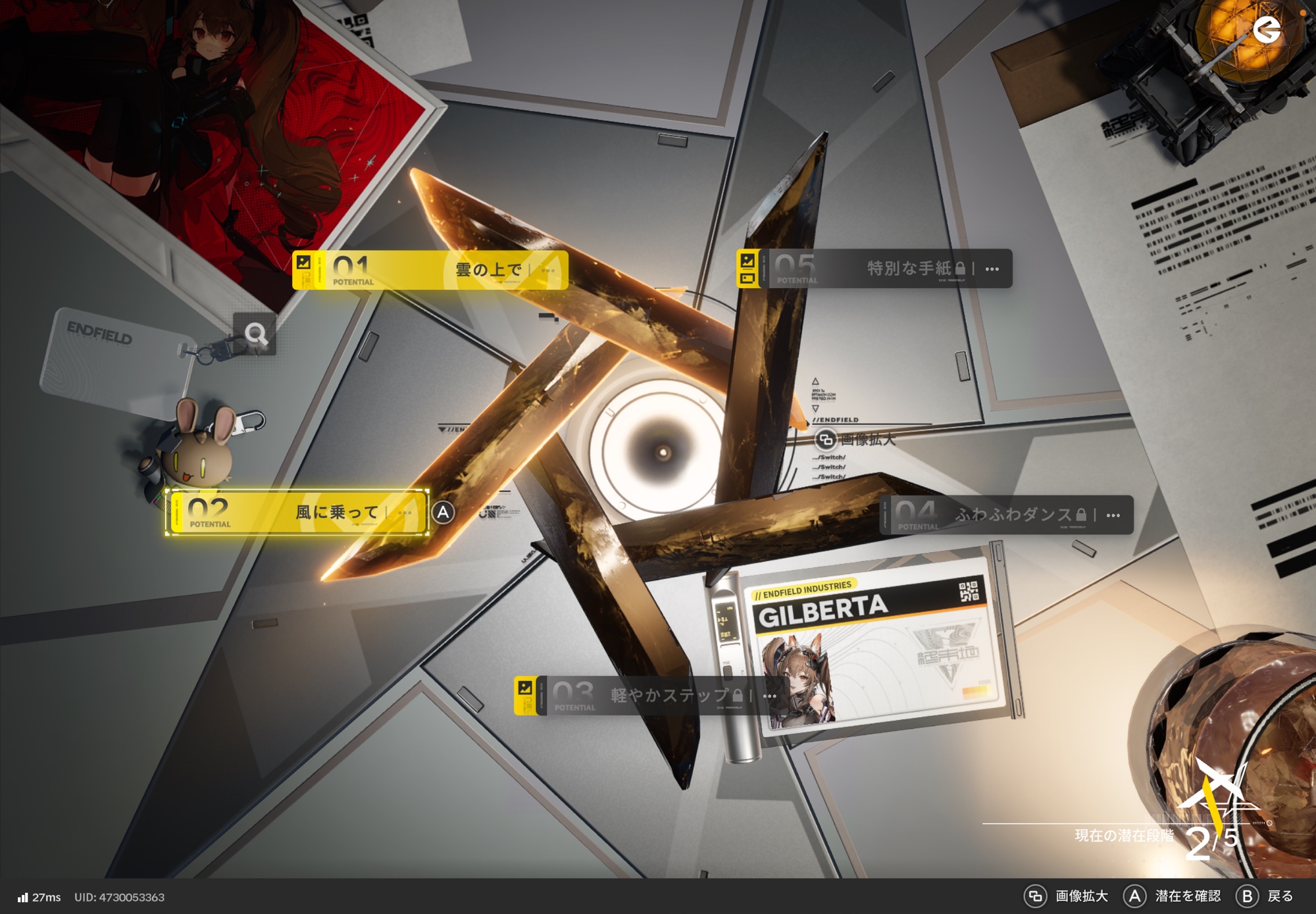
Task: Select Potential 01 雲の上で entry
Action: coord(431,270)
